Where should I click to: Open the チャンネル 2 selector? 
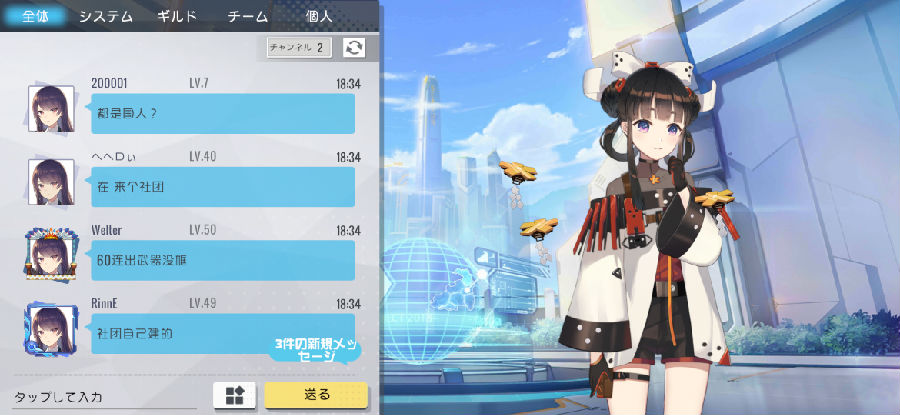tap(299, 47)
